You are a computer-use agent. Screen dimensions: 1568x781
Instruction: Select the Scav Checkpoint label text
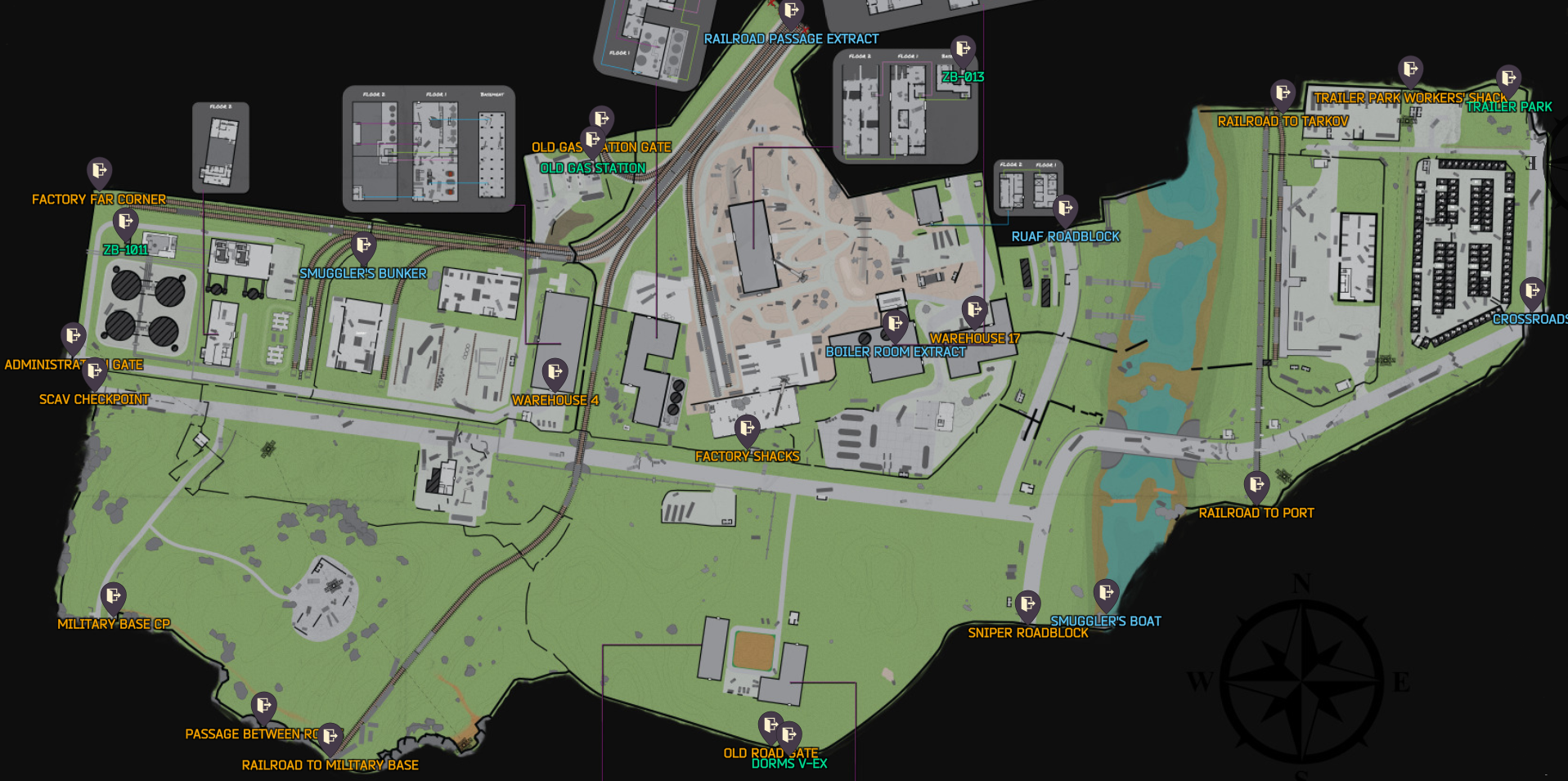[95, 400]
